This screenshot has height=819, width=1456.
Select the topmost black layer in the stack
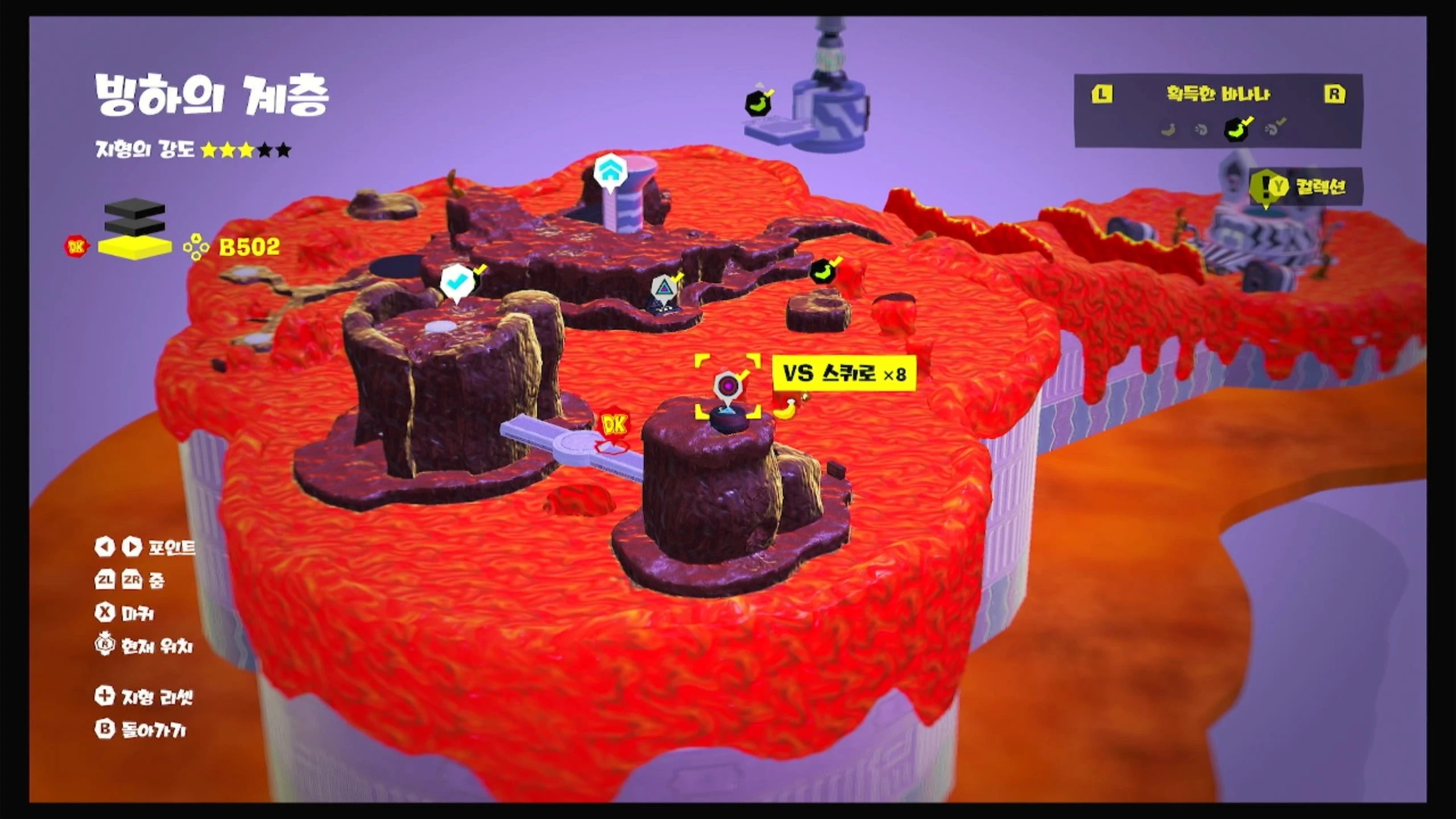pyautogui.click(x=135, y=208)
